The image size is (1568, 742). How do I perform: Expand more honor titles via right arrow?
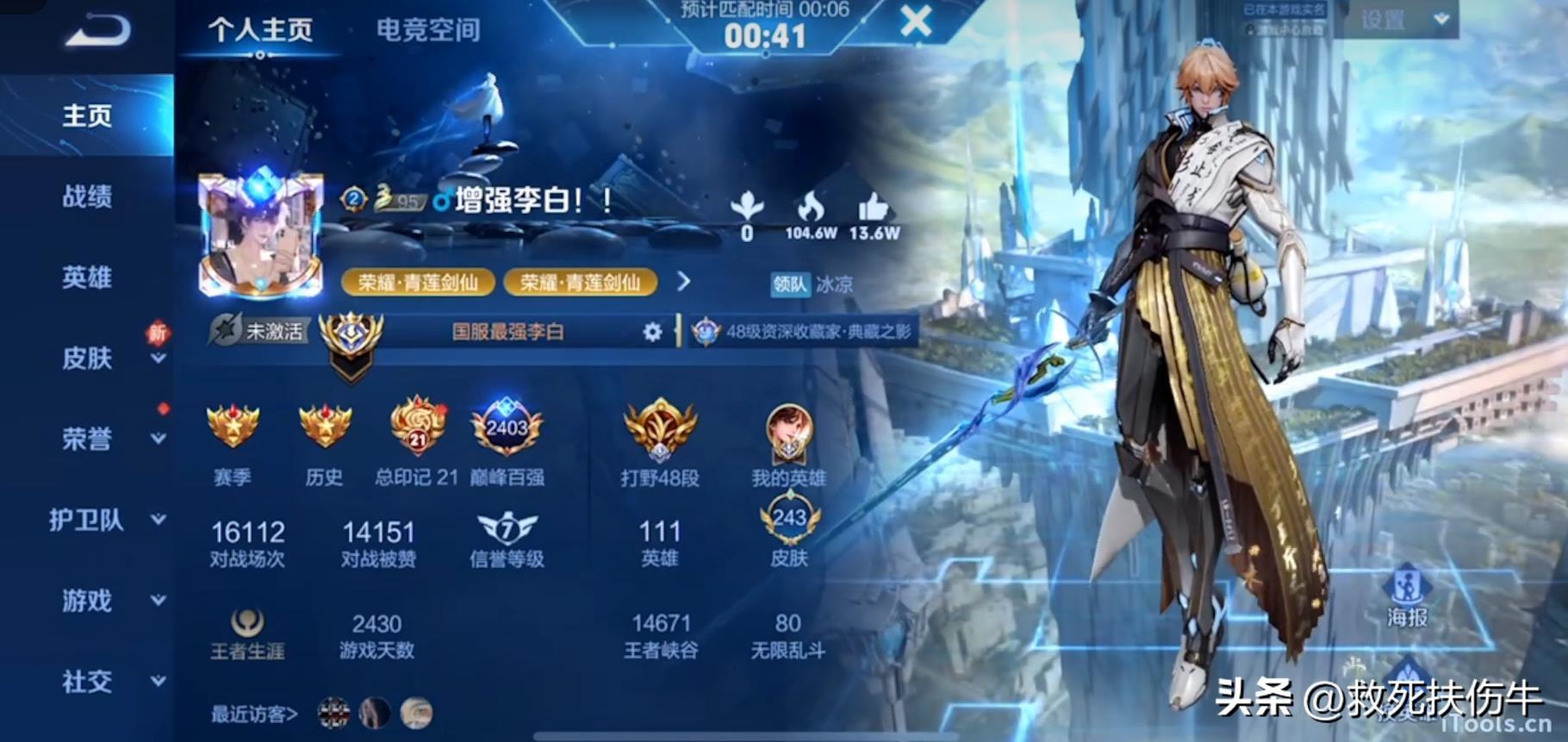click(x=685, y=282)
